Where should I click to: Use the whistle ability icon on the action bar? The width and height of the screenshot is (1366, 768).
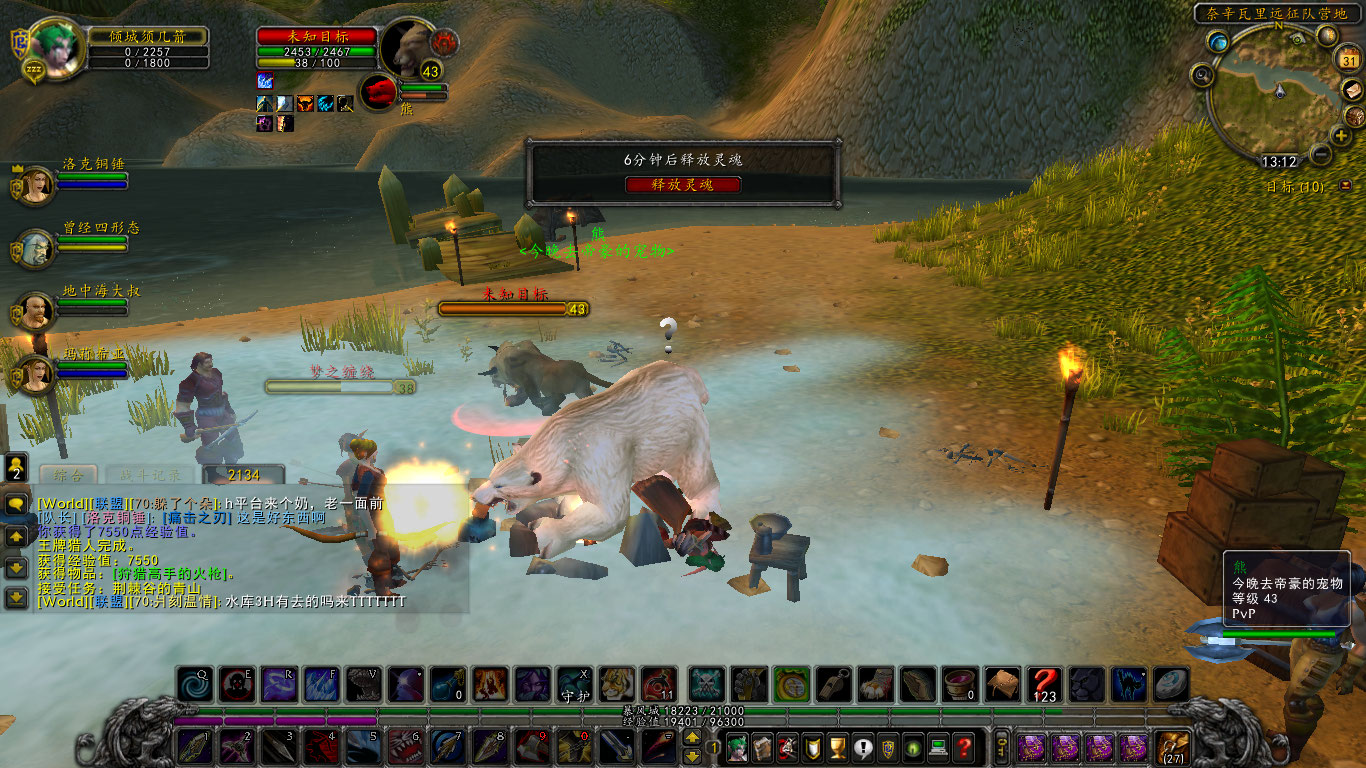tap(834, 684)
